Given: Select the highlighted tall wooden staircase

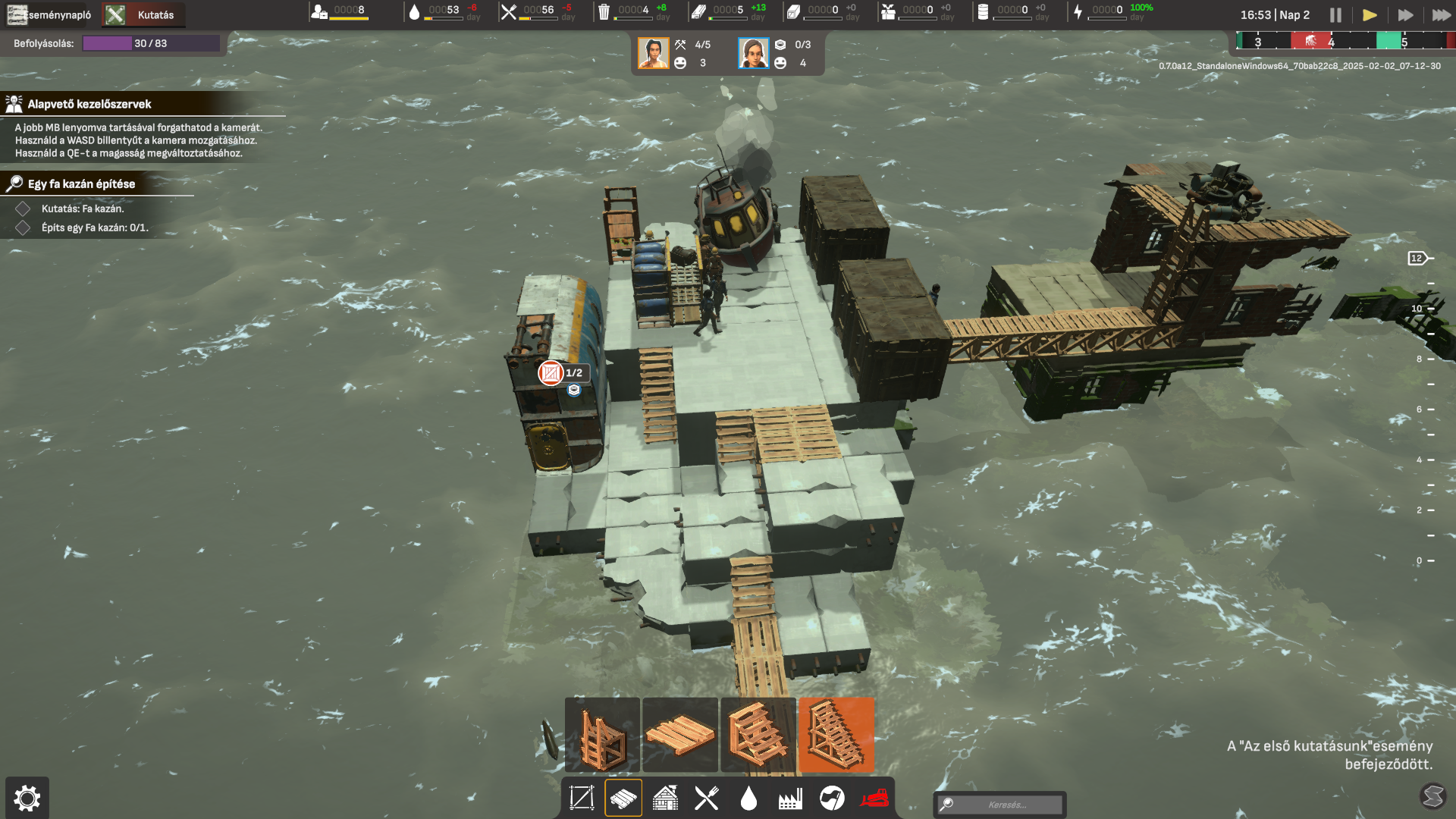Looking at the screenshot, I should [836, 735].
